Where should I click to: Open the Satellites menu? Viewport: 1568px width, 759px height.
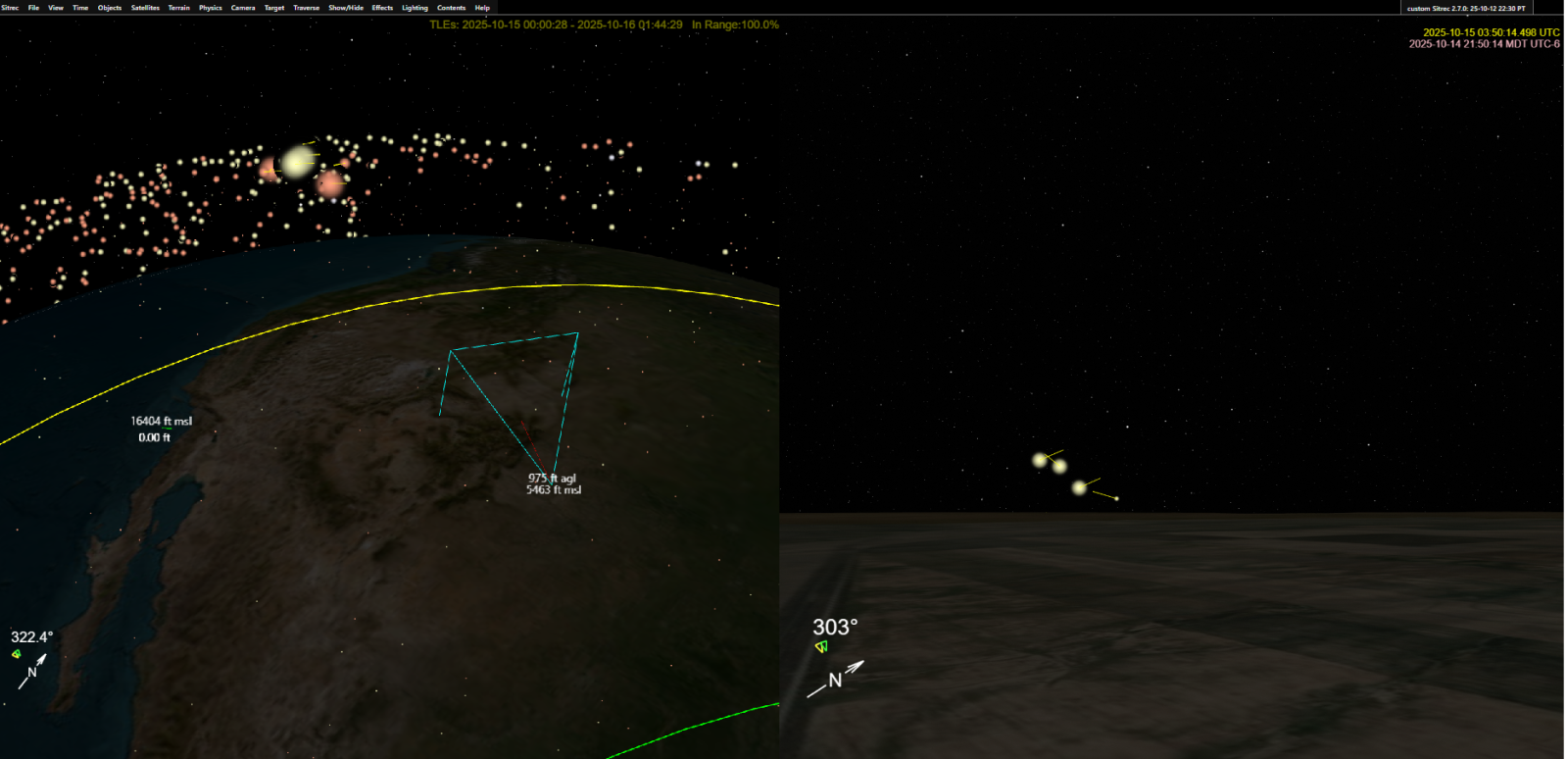(x=145, y=8)
